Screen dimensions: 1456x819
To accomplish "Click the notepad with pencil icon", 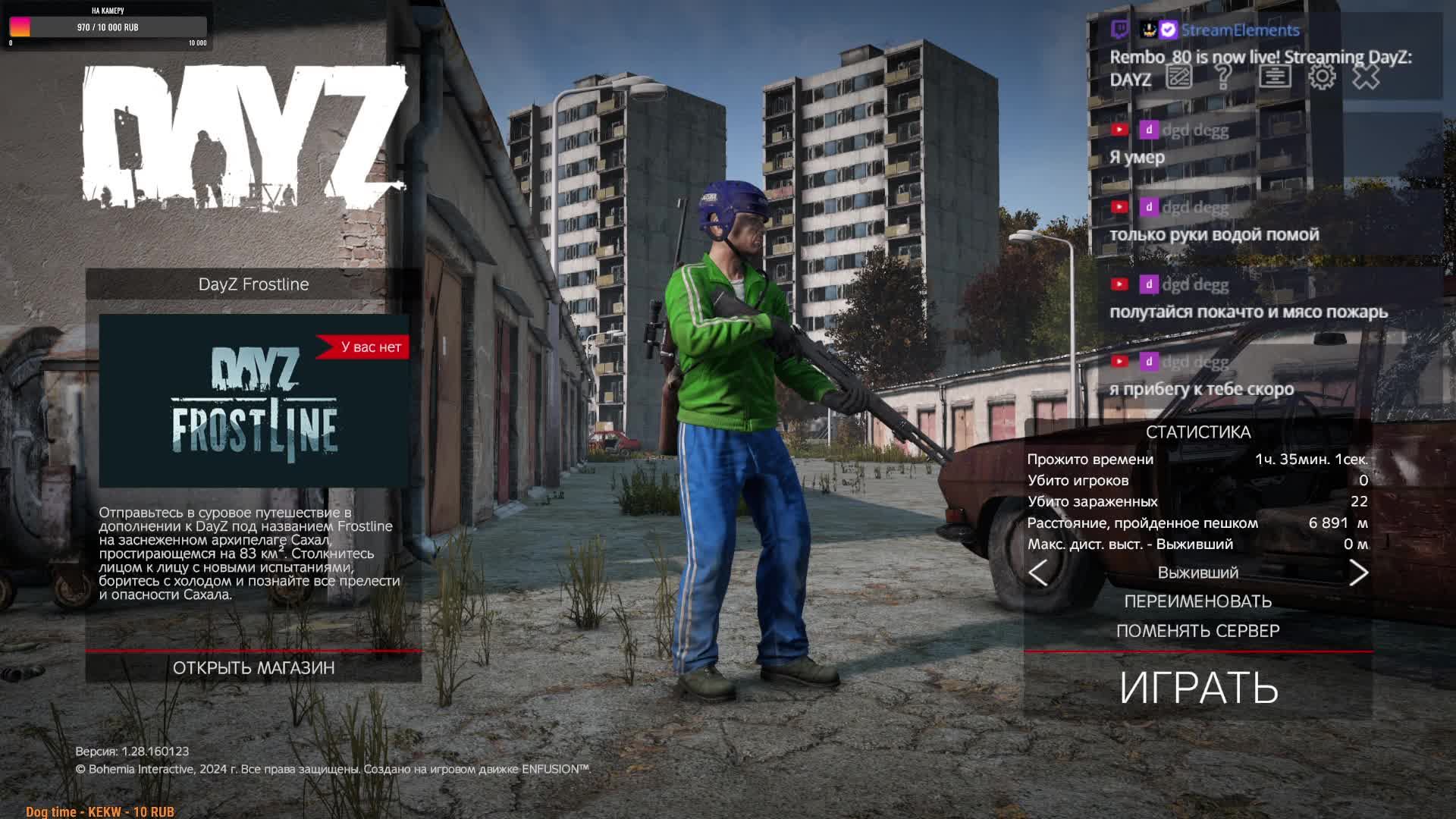I will tap(1179, 77).
